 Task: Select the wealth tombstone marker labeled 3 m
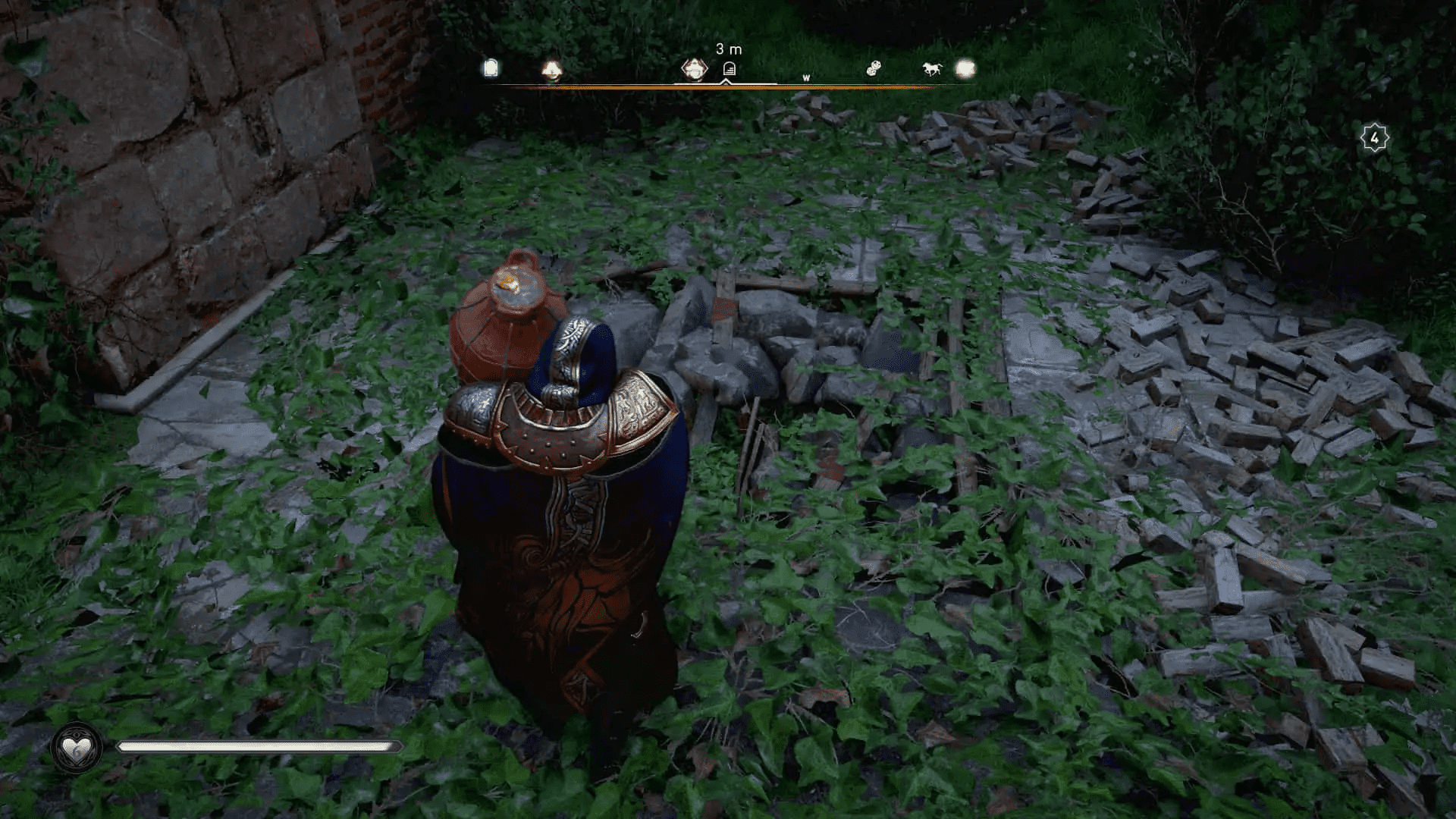pyautogui.click(x=730, y=68)
